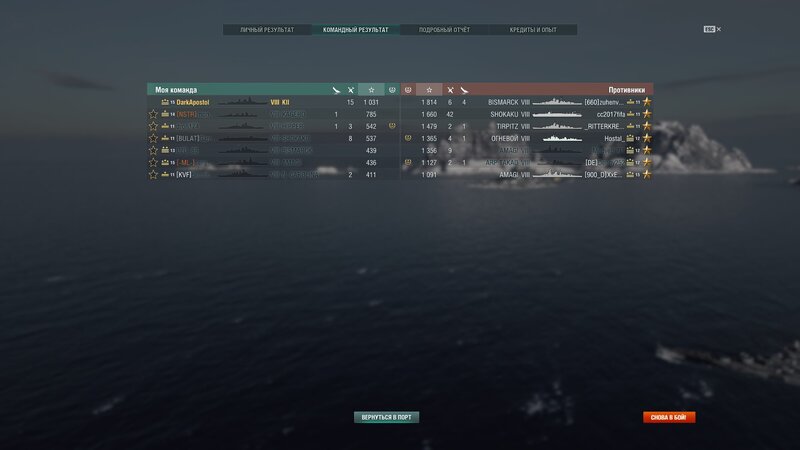Select the Командный результат tab
The height and width of the screenshot is (450, 800).
click(x=355, y=30)
